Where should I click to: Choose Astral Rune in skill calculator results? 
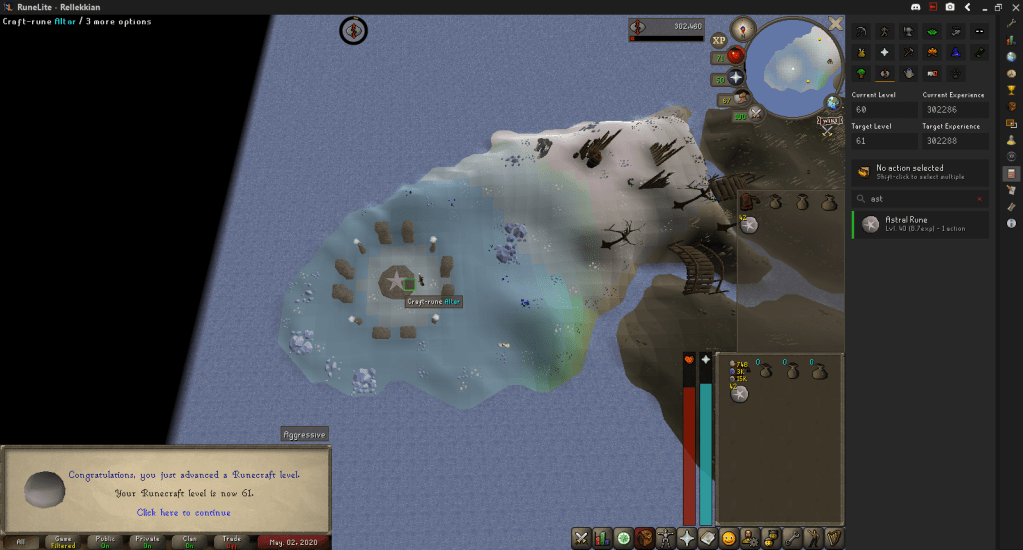coord(920,225)
